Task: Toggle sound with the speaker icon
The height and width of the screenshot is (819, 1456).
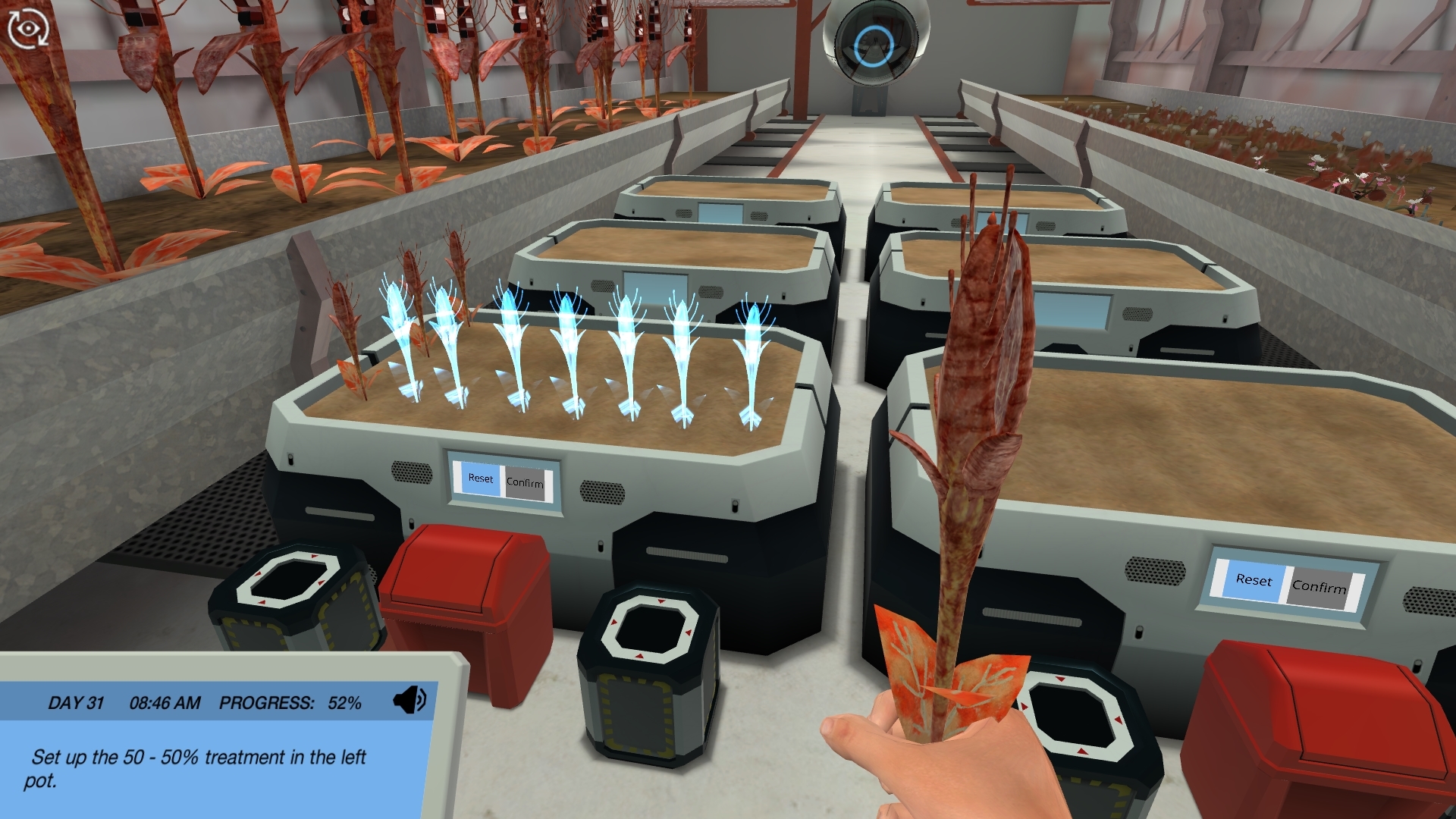Action: (409, 700)
